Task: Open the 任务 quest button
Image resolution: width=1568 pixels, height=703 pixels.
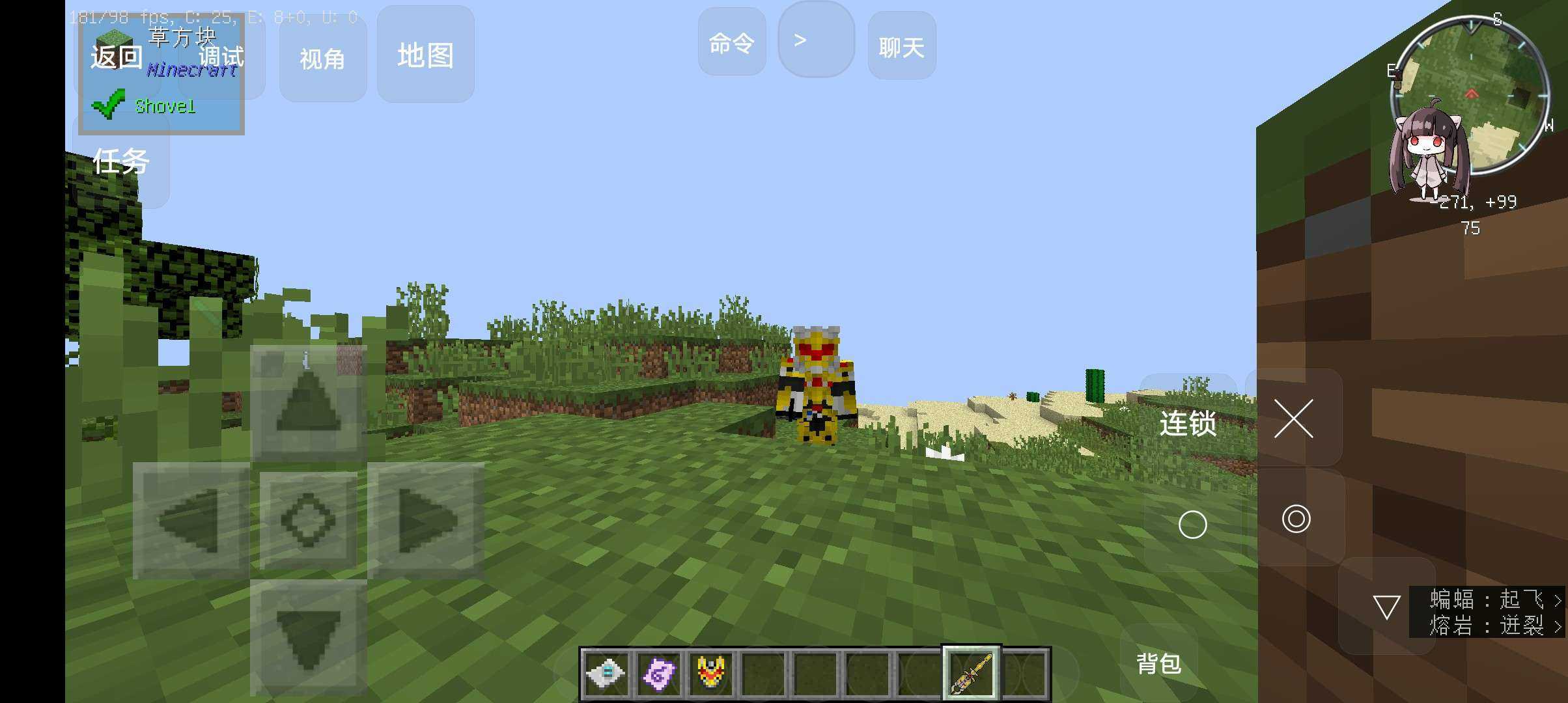Action: [x=121, y=161]
